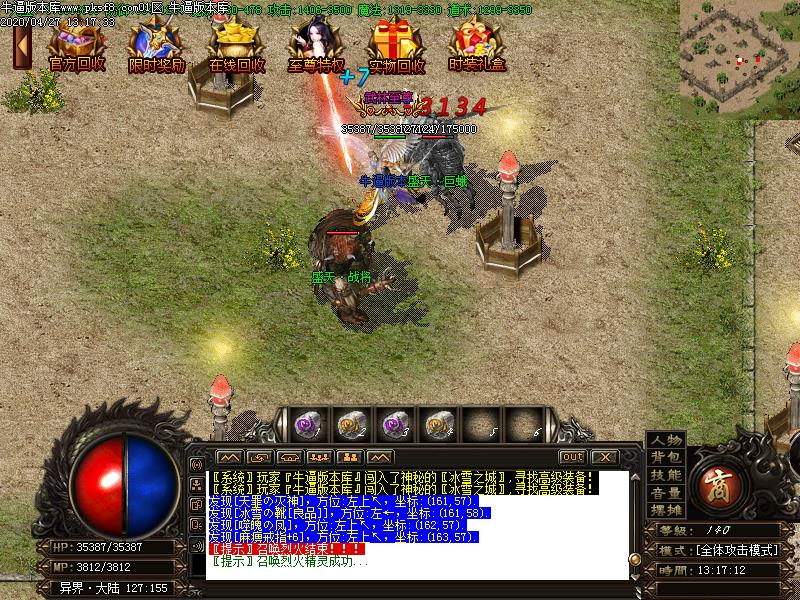The image size is (800, 600).
Task: Click the 在线回收 gold pile icon
Action: (x=237, y=43)
